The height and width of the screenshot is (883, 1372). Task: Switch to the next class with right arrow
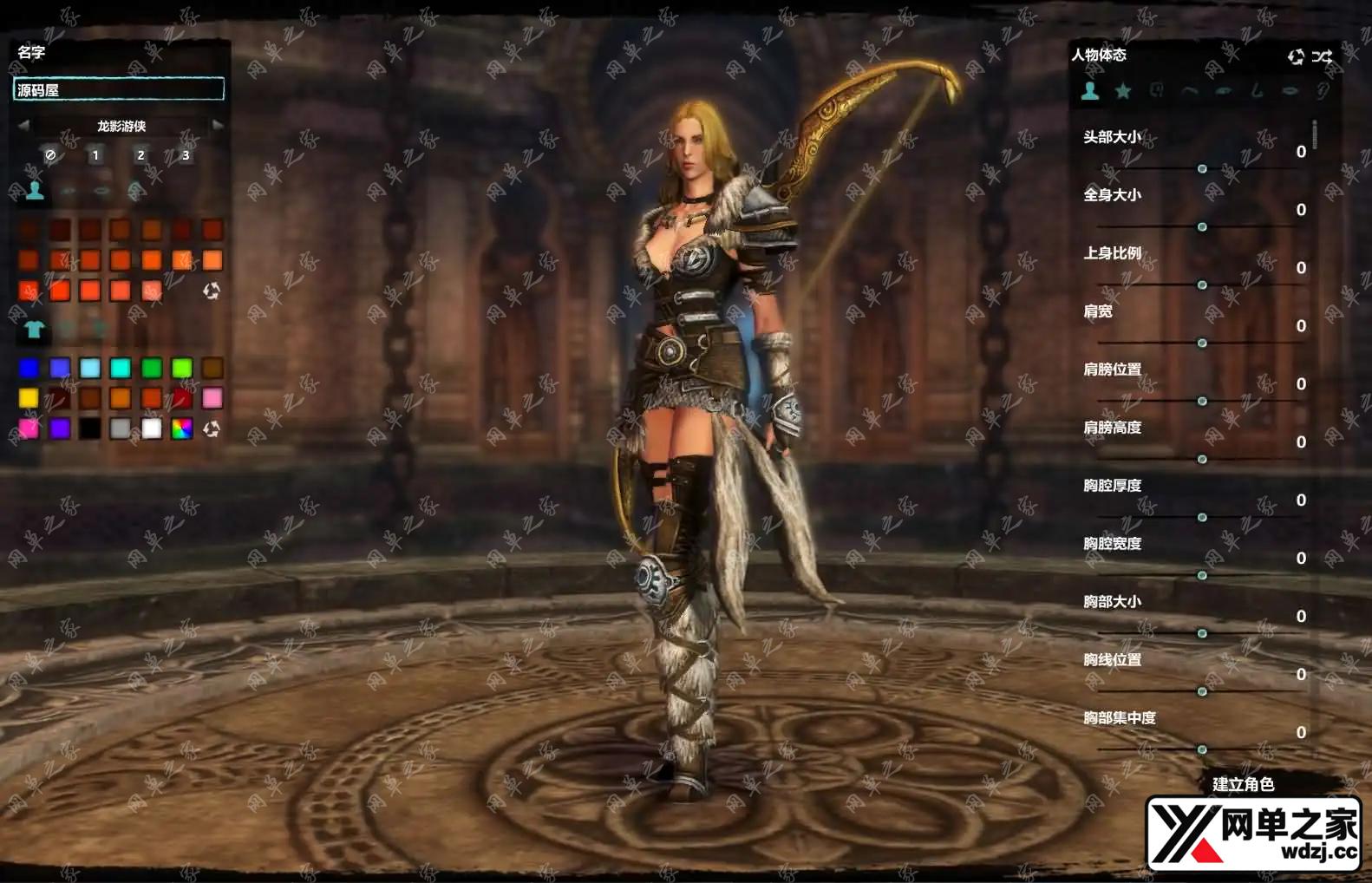click(218, 126)
